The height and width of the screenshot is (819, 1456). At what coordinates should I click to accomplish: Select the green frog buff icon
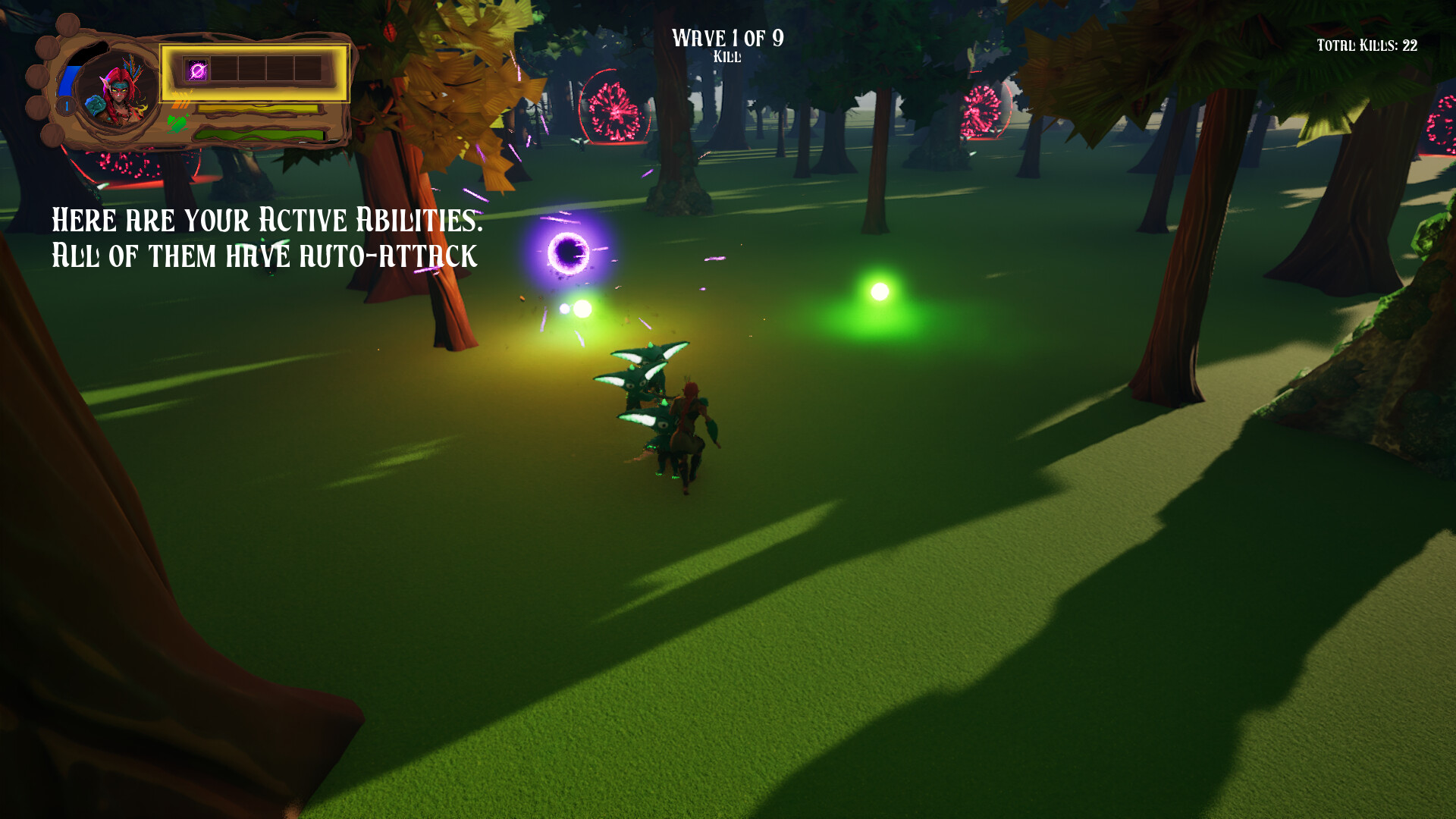177,124
